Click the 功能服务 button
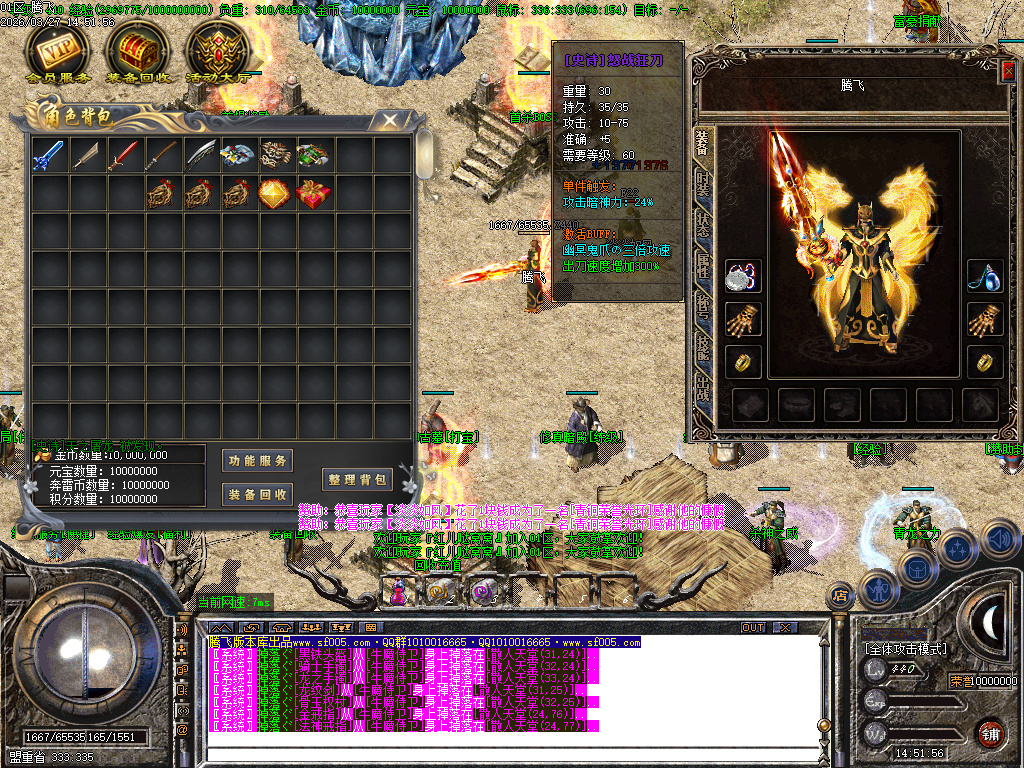The width and height of the screenshot is (1024, 768). point(257,460)
